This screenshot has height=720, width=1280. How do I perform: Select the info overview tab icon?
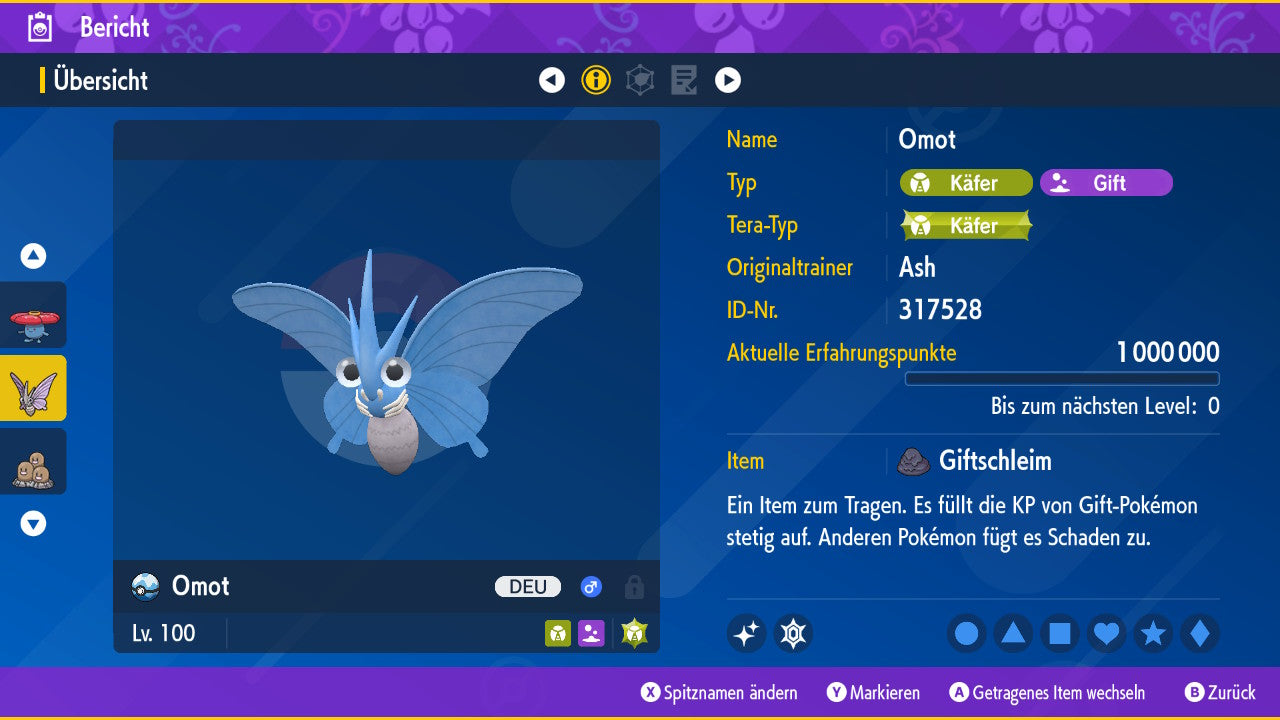[596, 80]
